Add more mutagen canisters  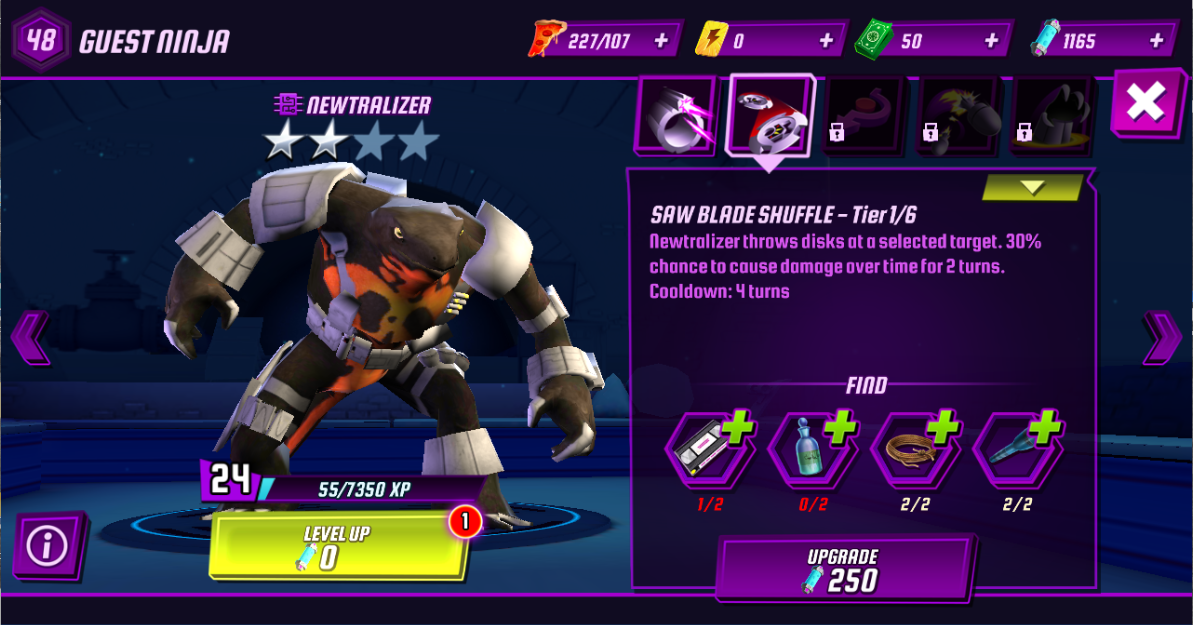click(x=1158, y=41)
